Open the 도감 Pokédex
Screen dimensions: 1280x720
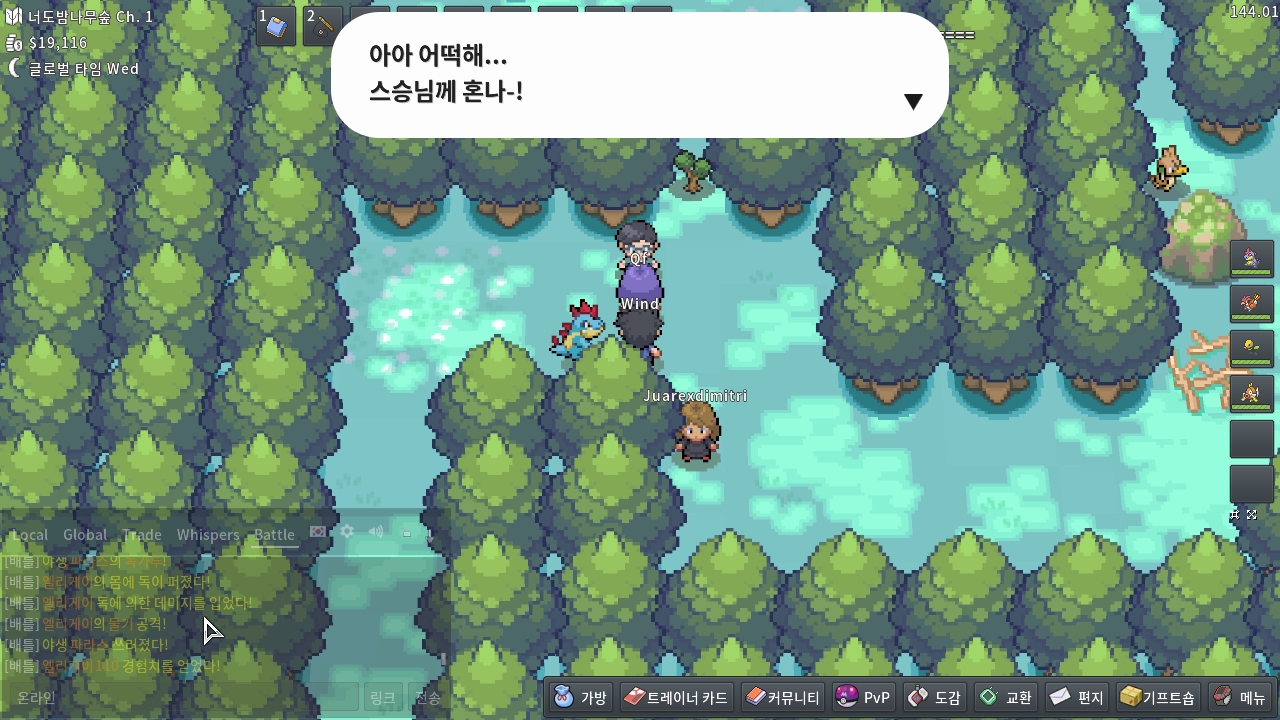point(935,697)
